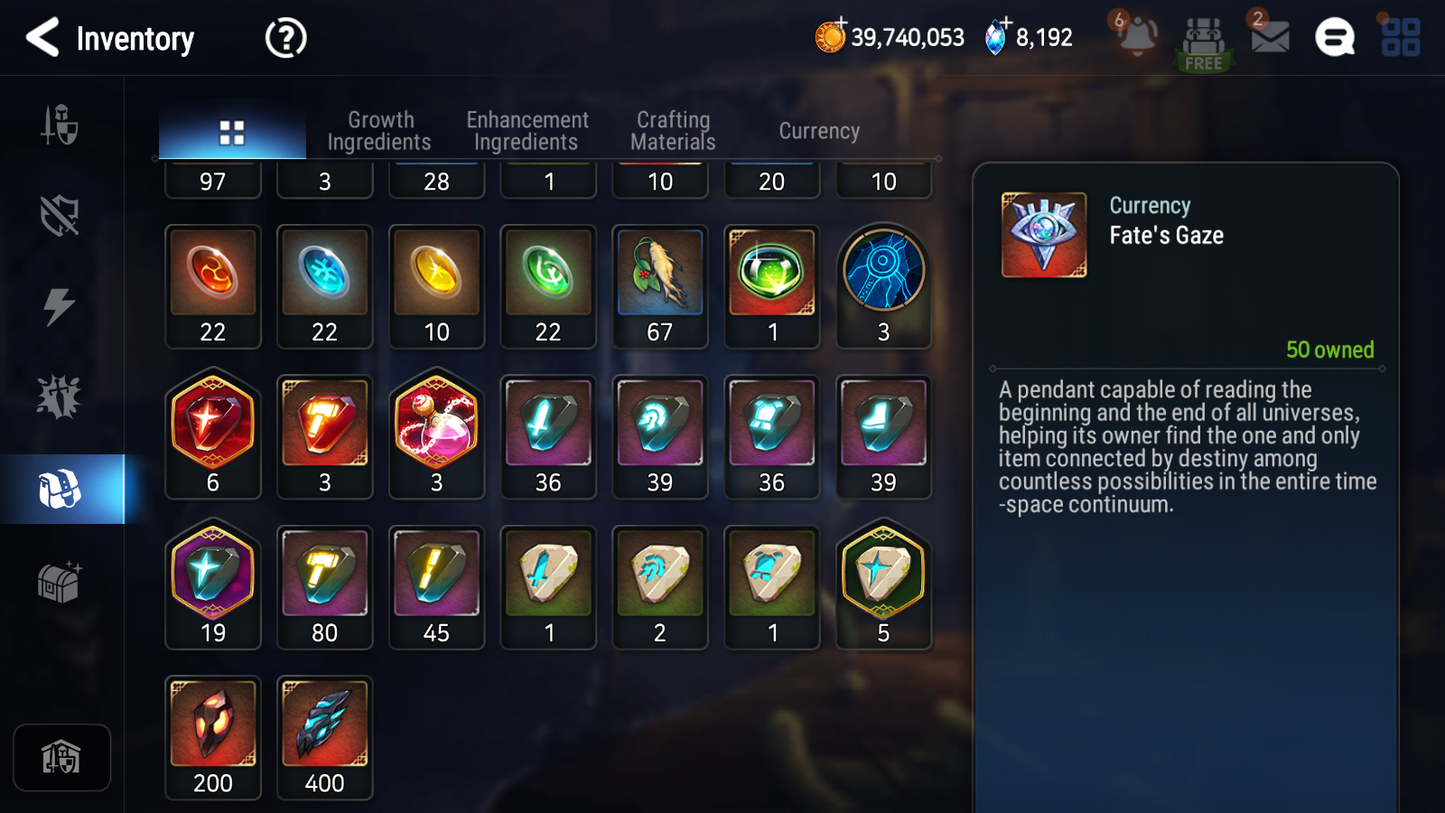
Task: Go back from the Inventory screen
Action: (42, 38)
